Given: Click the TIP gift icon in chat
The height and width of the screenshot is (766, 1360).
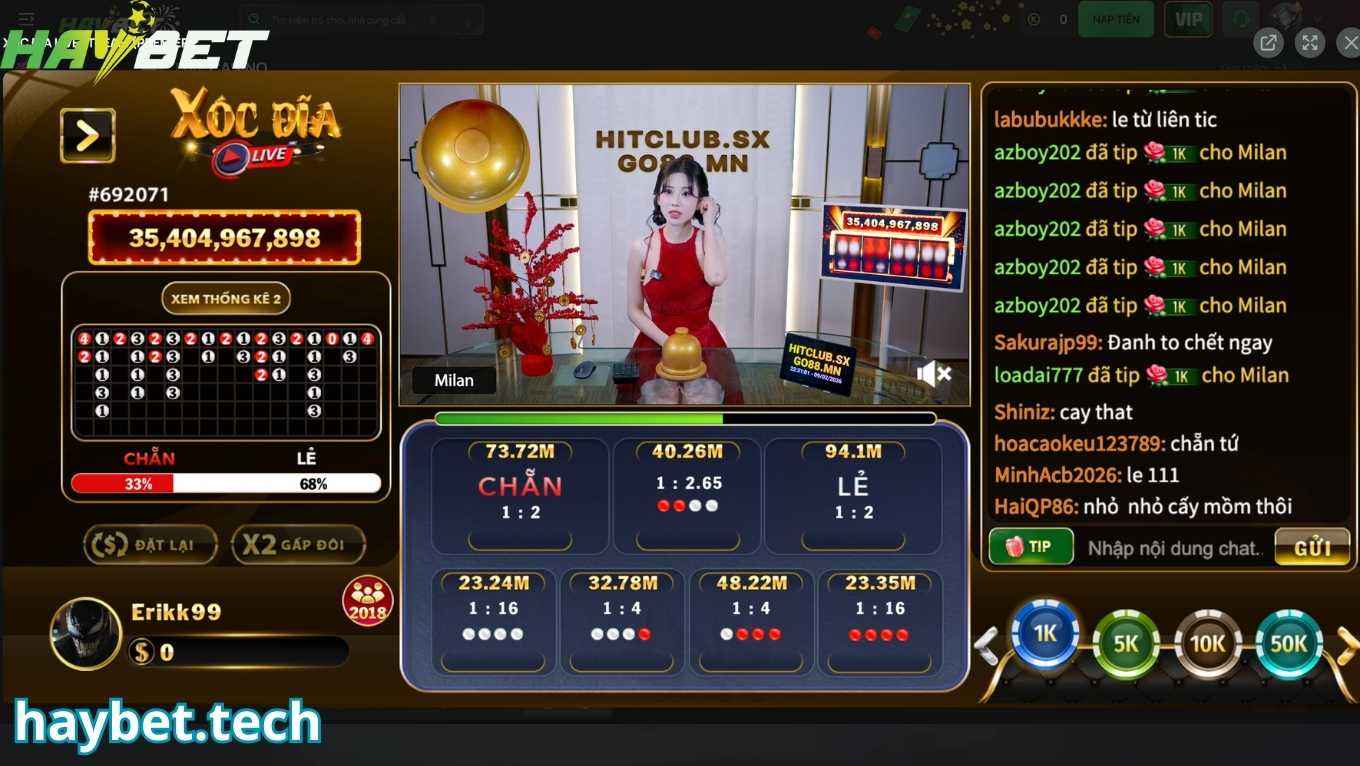Looking at the screenshot, I should coord(1030,547).
